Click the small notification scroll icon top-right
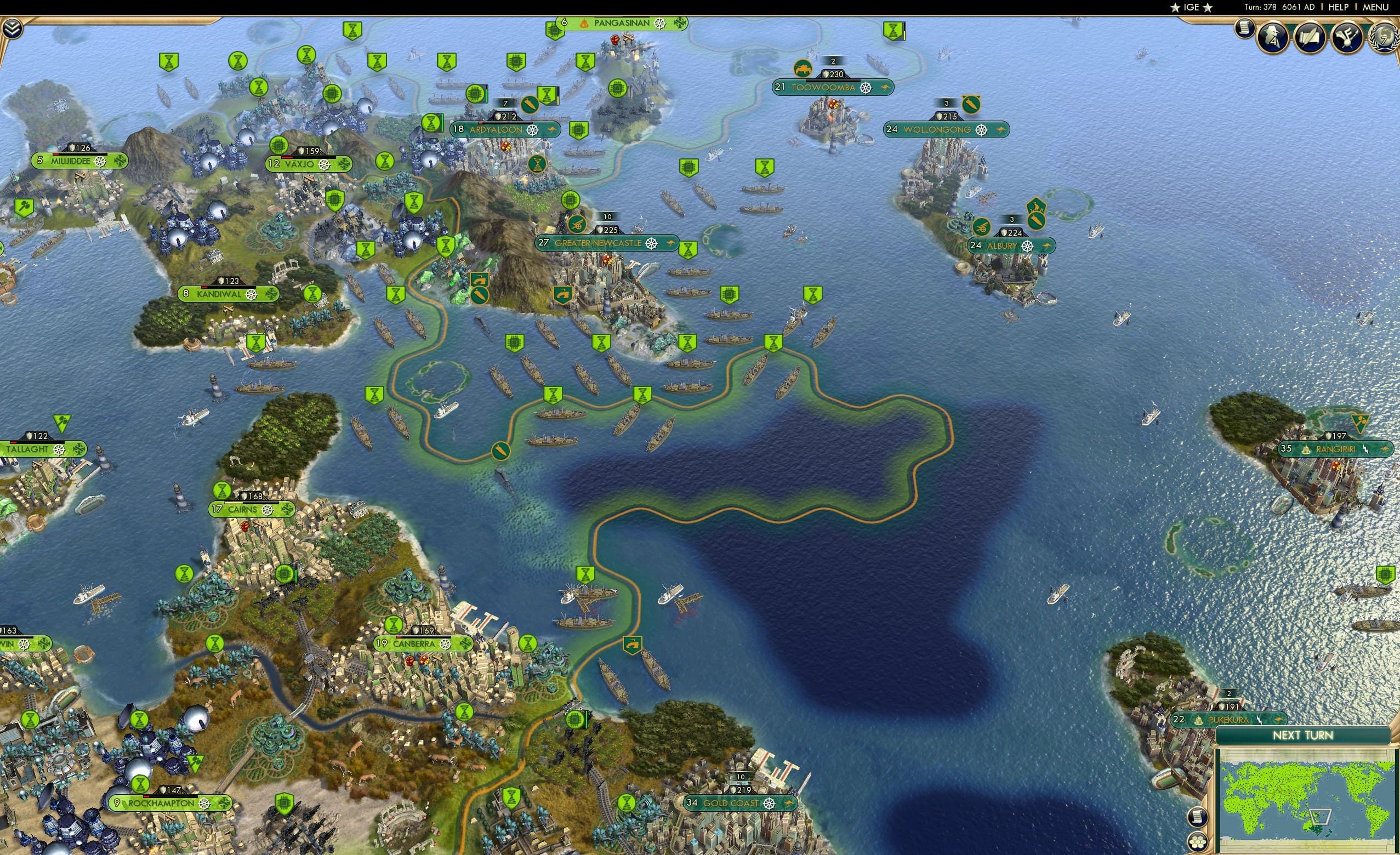The height and width of the screenshot is (855, 1400). [1244, 30]
